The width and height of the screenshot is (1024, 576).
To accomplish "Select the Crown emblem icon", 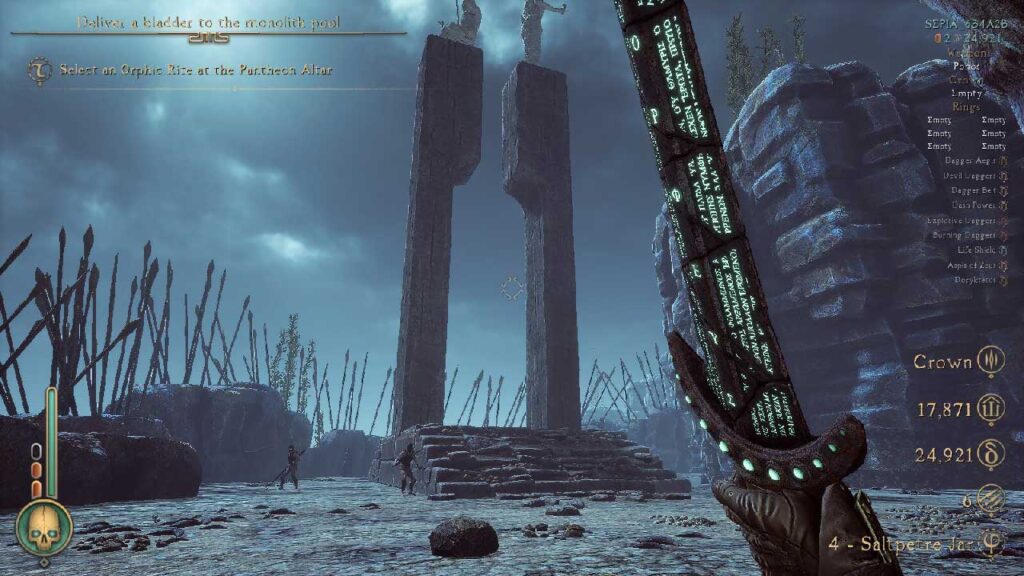I will 991,361.
